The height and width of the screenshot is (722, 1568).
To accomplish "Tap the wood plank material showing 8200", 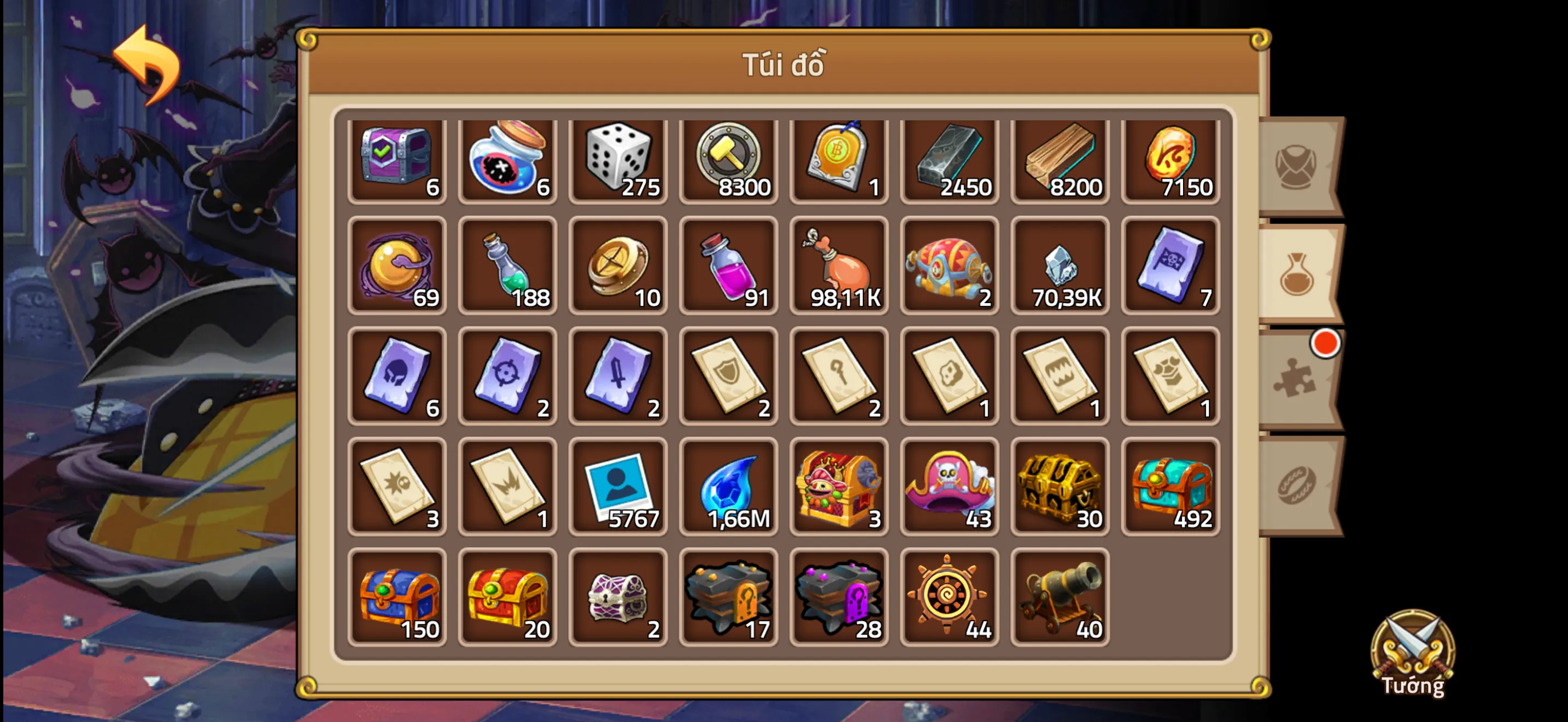I will (1060, 160).
